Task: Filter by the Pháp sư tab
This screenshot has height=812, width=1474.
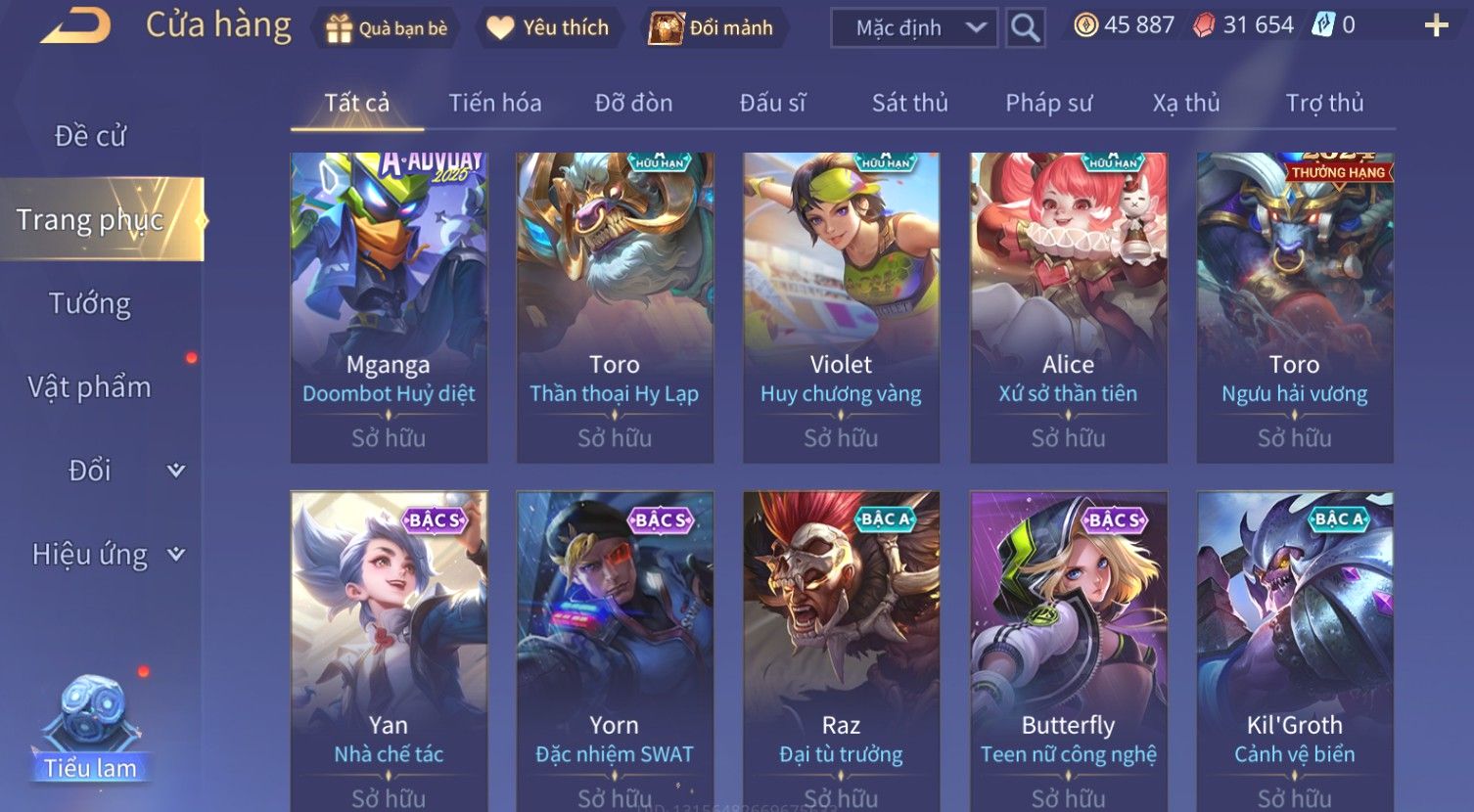Action: click(1048, 103)
